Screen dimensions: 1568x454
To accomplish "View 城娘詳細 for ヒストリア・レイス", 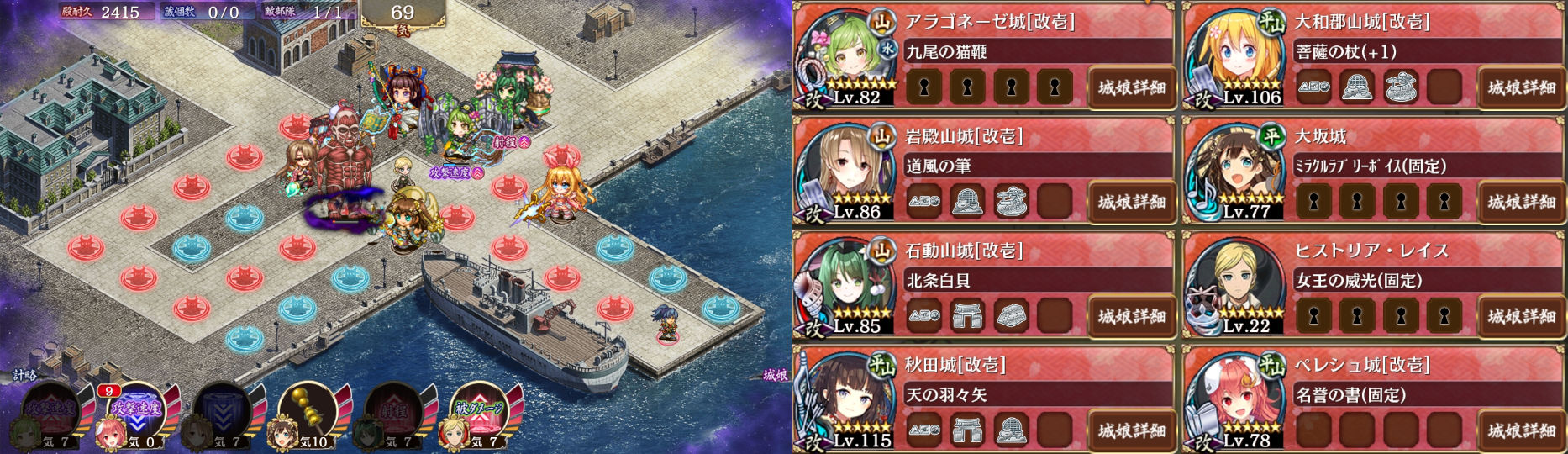I will tap(1521, 316).
